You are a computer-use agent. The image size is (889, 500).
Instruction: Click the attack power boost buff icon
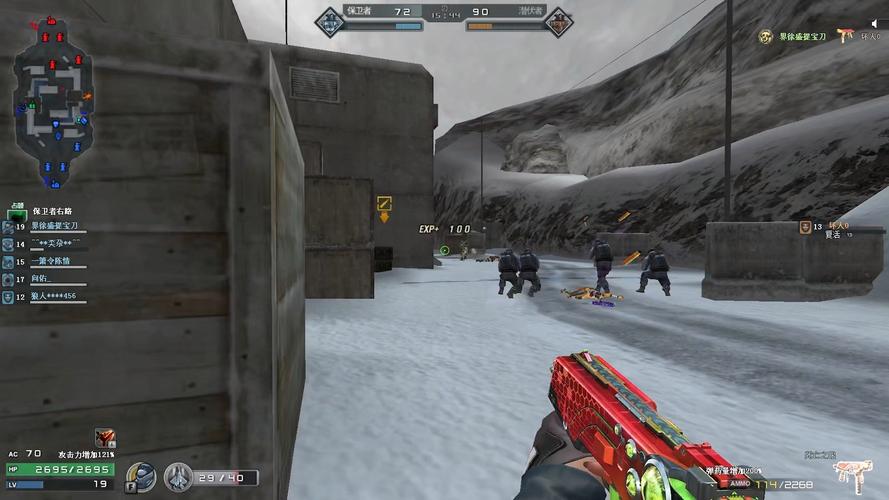pos(104,437)
